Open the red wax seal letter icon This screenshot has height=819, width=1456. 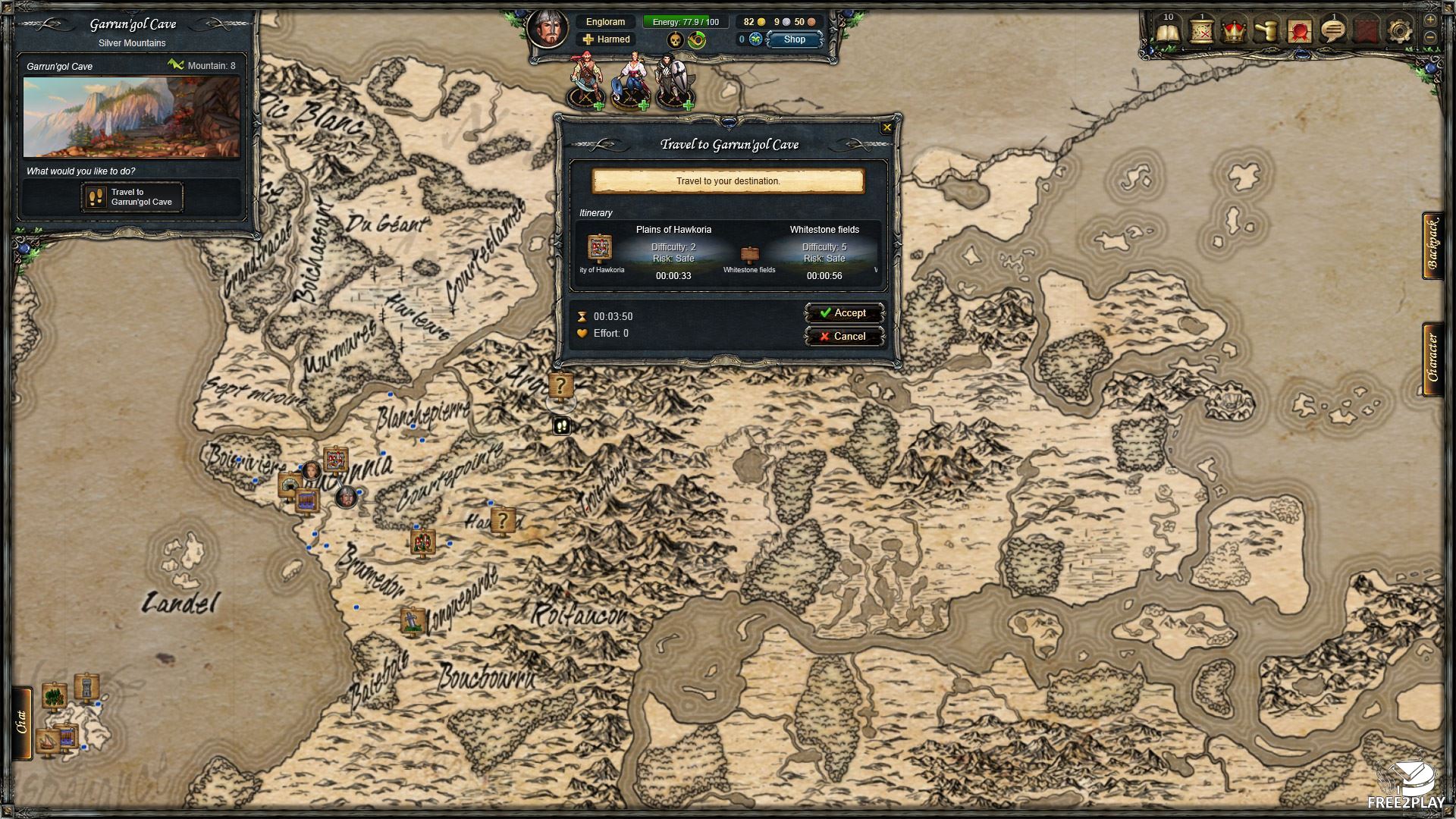pos(1300,32)
